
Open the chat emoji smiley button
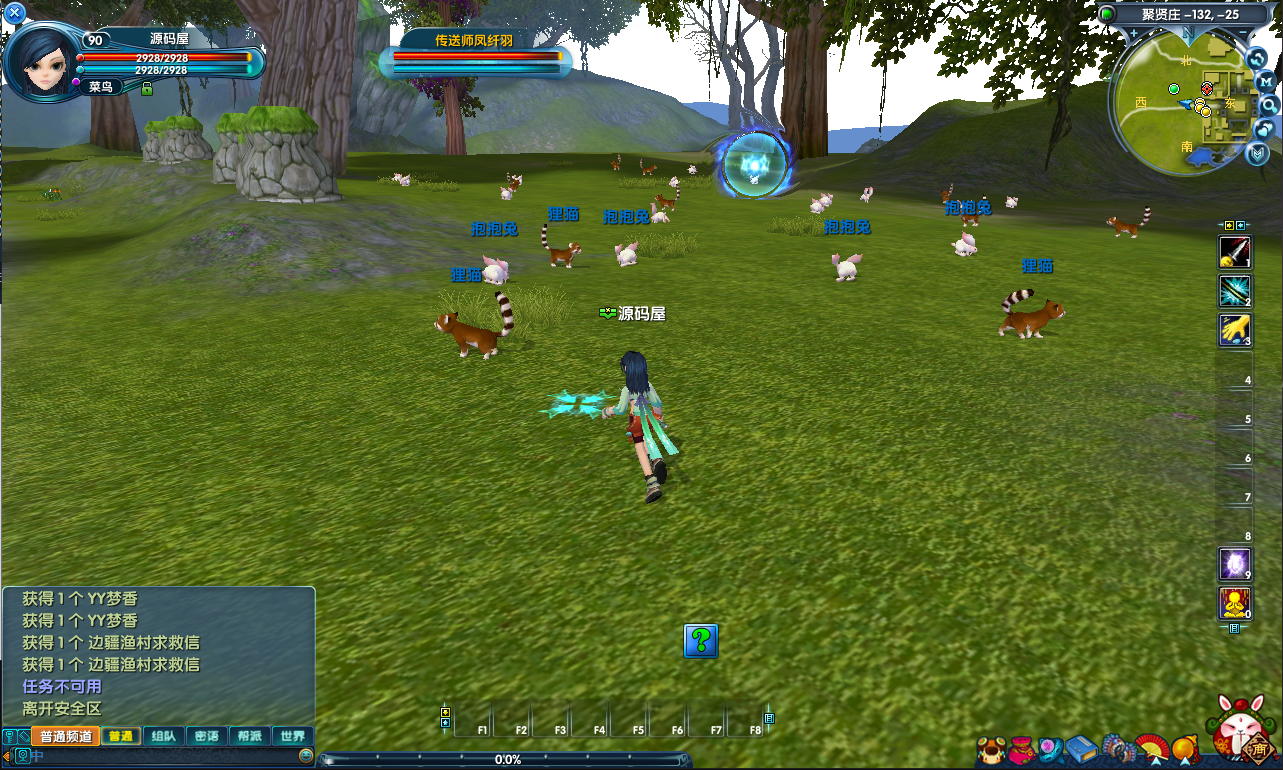click(306, 756)
